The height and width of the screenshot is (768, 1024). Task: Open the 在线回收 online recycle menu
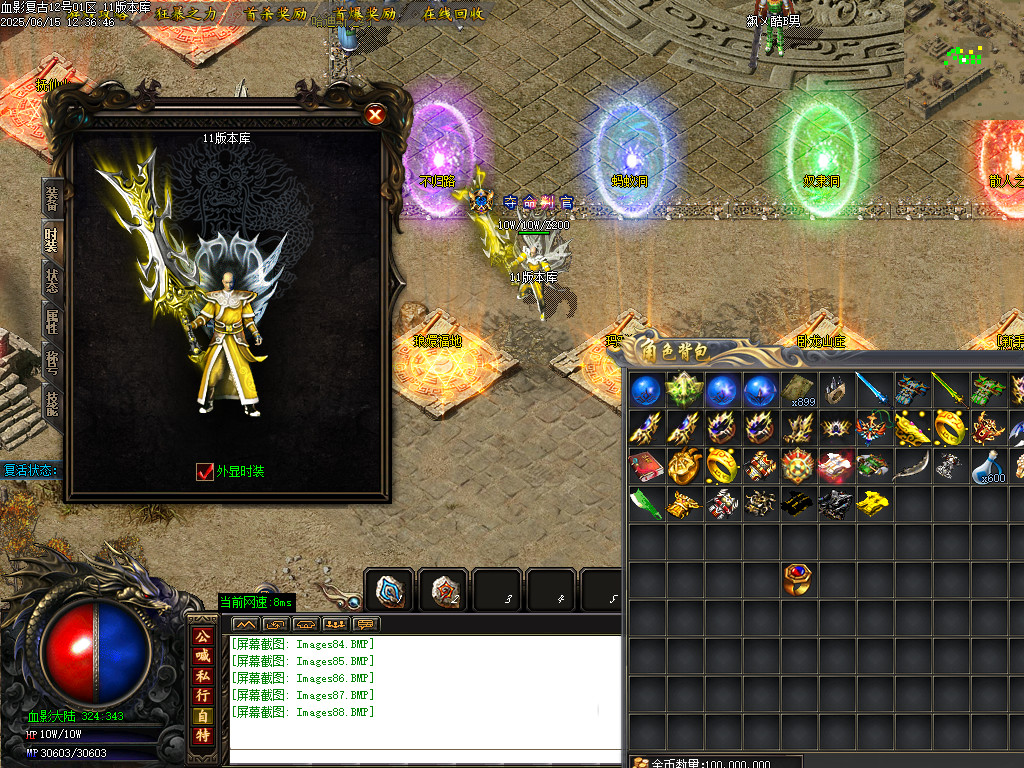[x=453, y=14]
